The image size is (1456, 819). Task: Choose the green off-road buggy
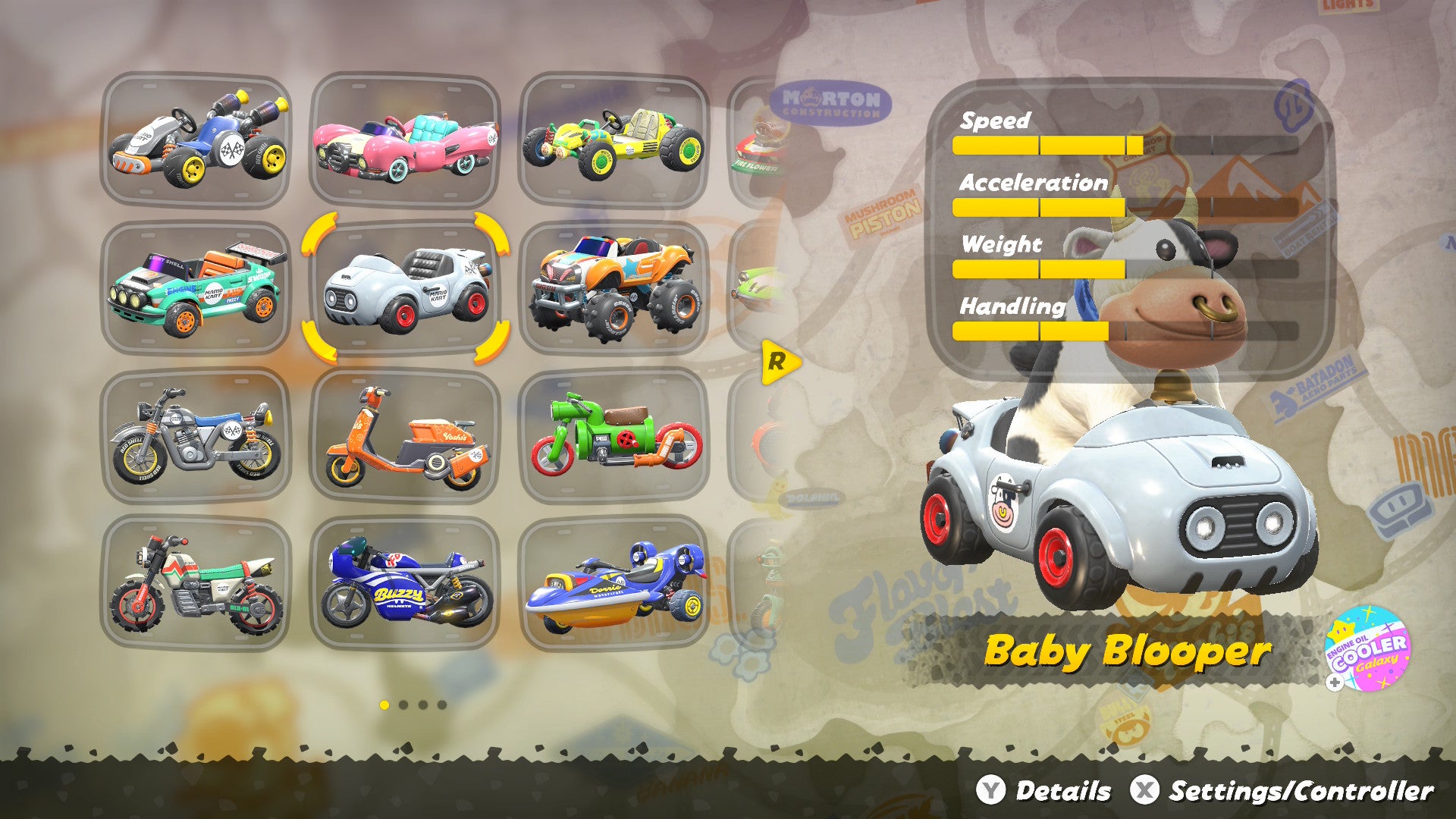pos(614,140)
